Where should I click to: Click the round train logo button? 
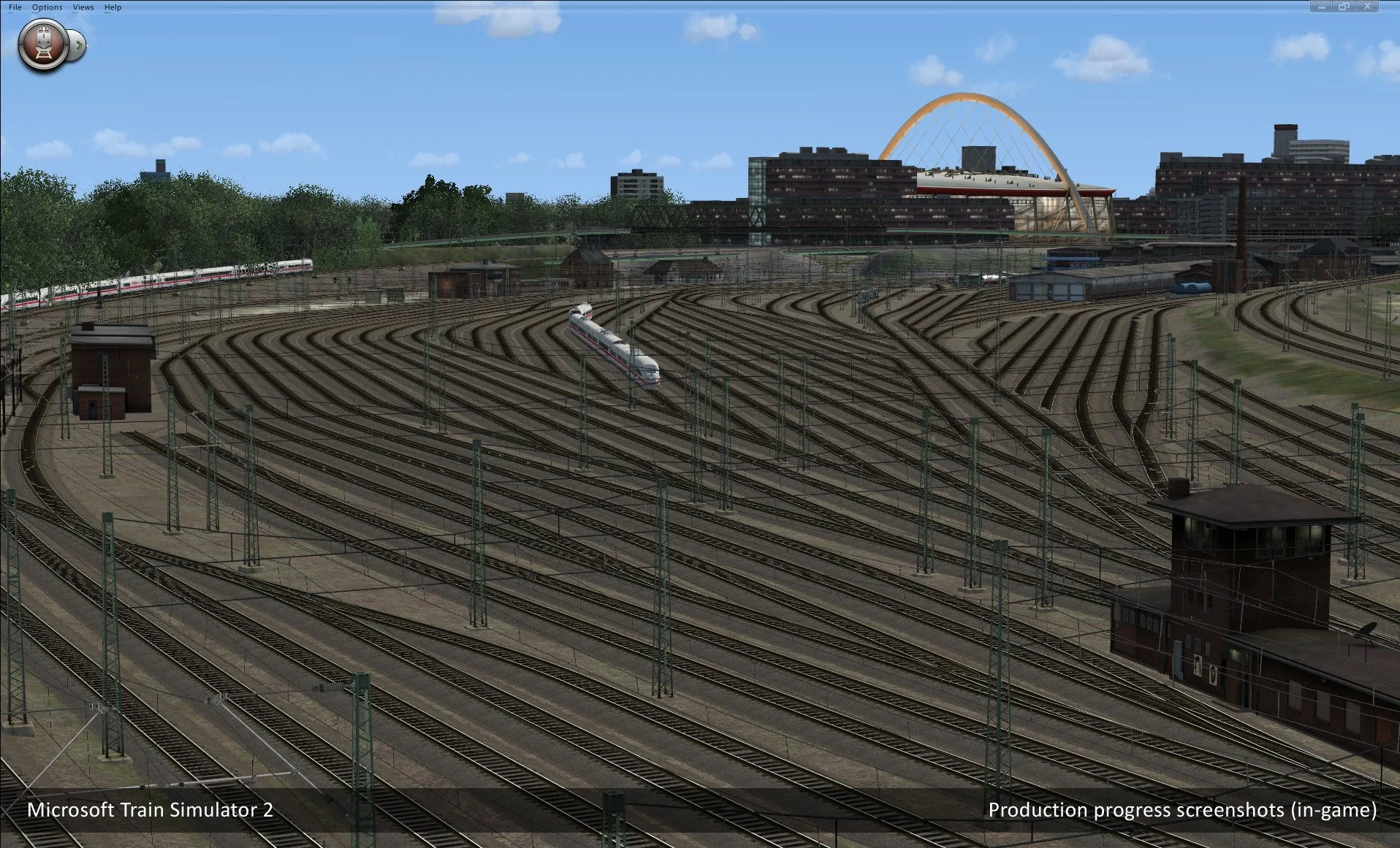tap(44, 44)
